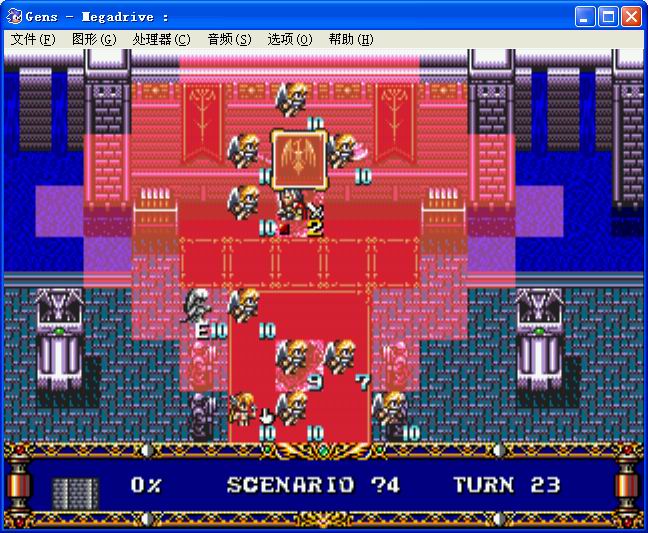
Task: Select the winged soldier with 9 HP
Action: coord(294,360)
